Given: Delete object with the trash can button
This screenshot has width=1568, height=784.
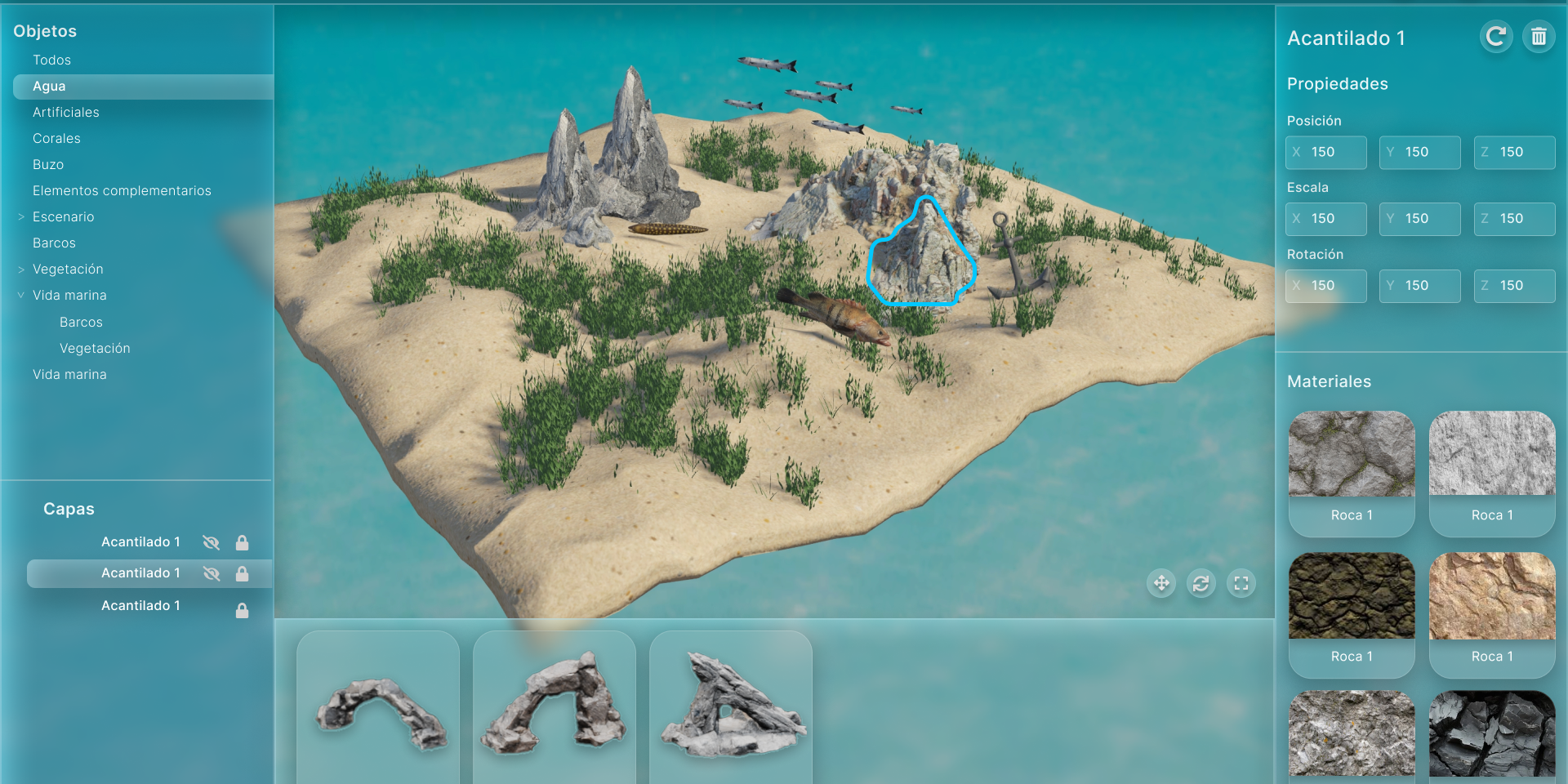Looking at the screenshot, I should pyautogui.click(x=1539, y=37).
